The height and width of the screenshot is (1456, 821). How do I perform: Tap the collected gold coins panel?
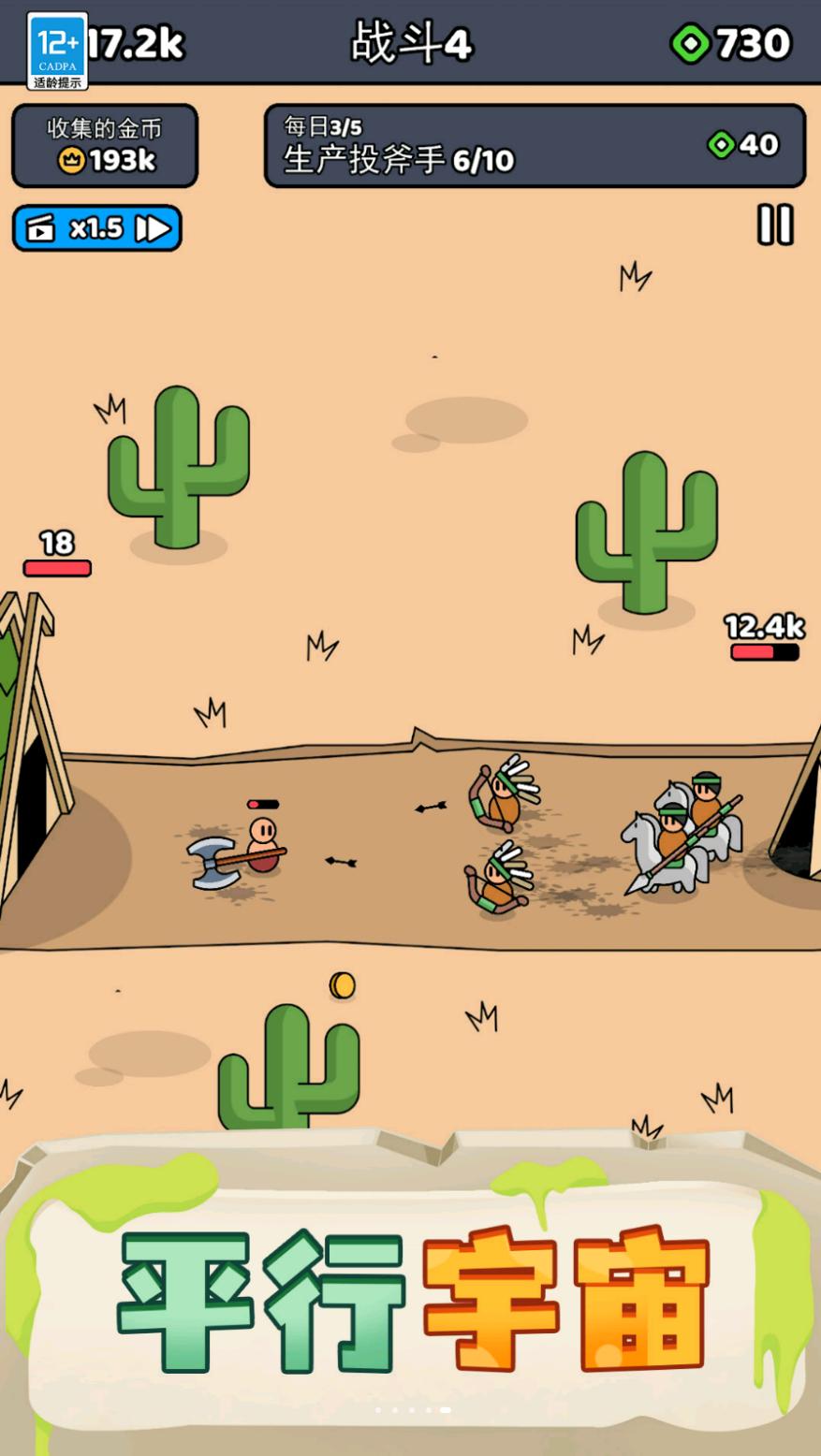click(x=105, y=146)
